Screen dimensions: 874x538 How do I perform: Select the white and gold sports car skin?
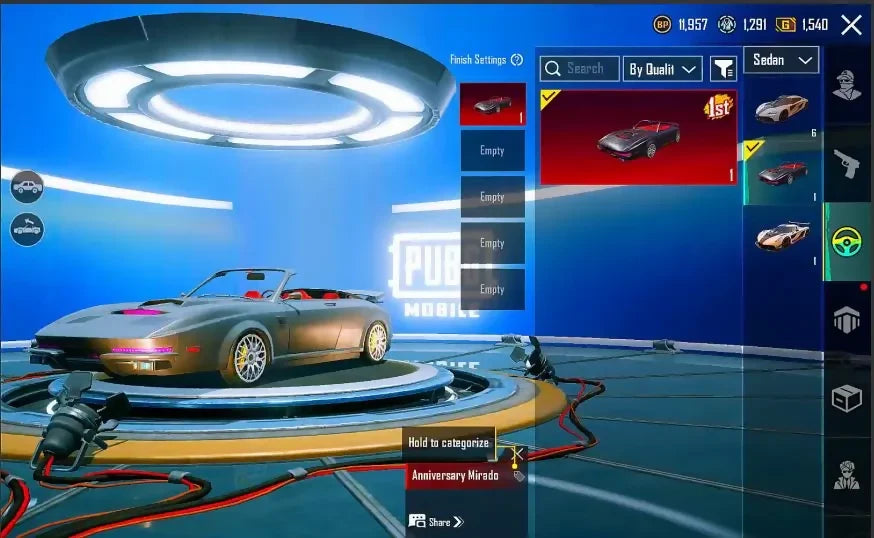782,109
